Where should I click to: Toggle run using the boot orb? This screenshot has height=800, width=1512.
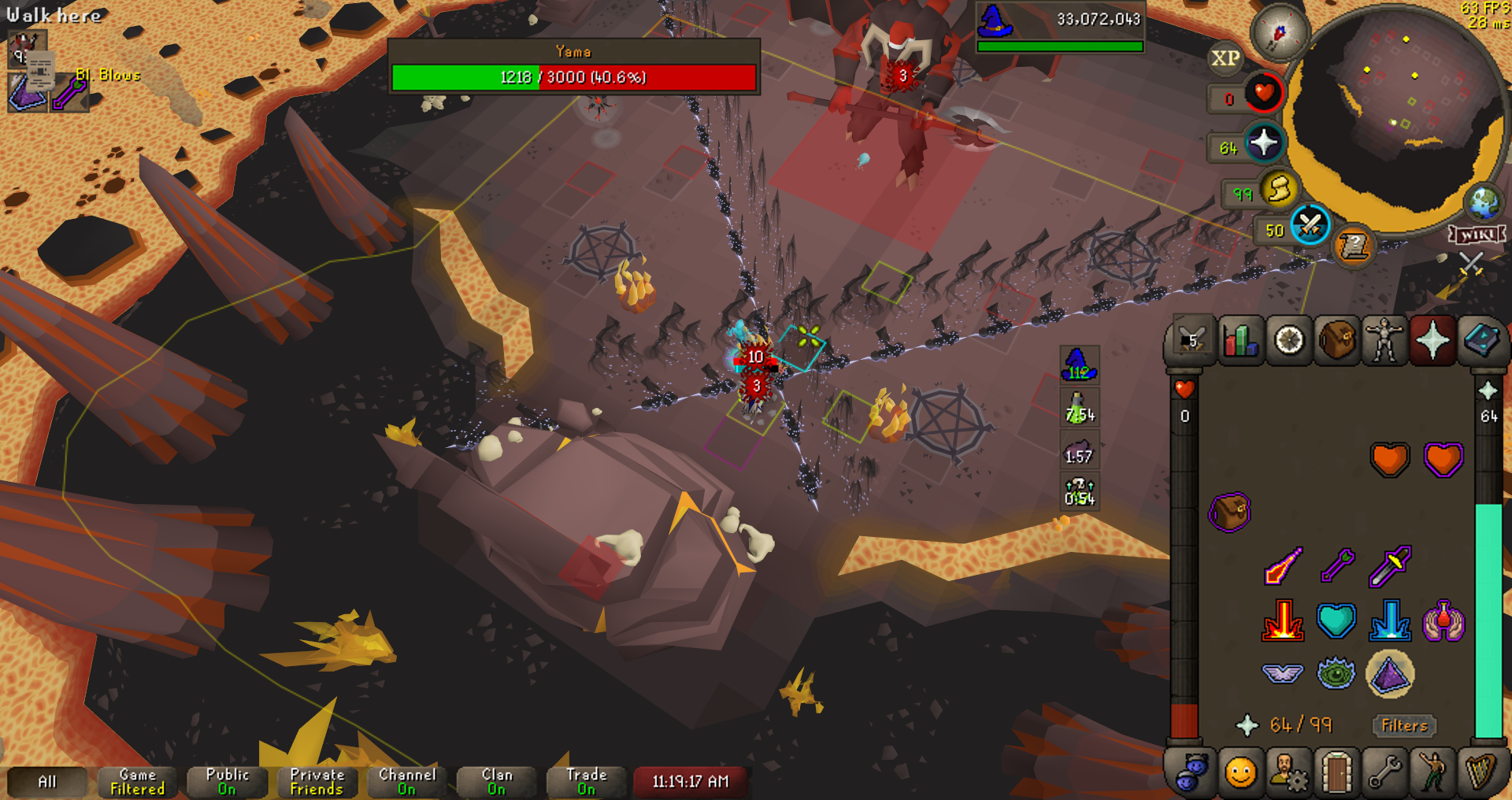(x=1279, y=190)
